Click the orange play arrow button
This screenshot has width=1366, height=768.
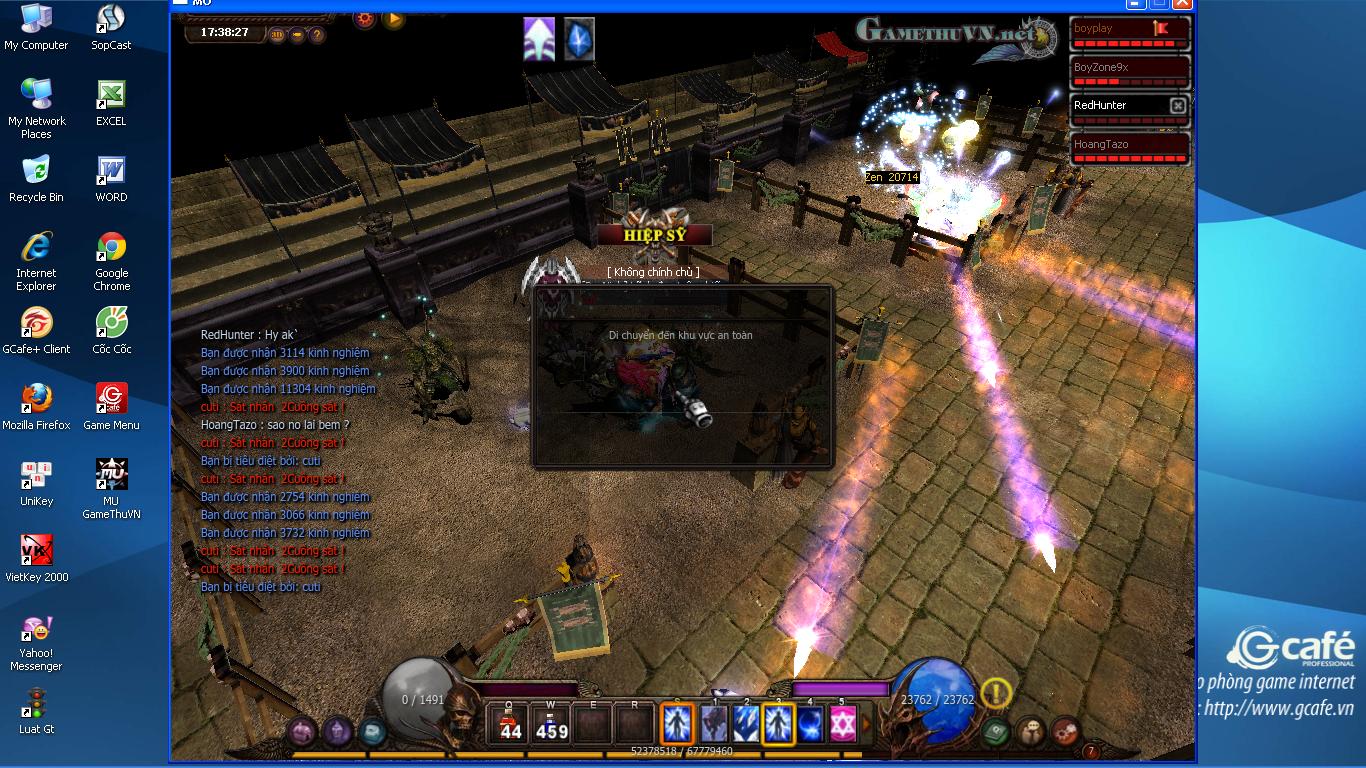(x=393, y=18)
